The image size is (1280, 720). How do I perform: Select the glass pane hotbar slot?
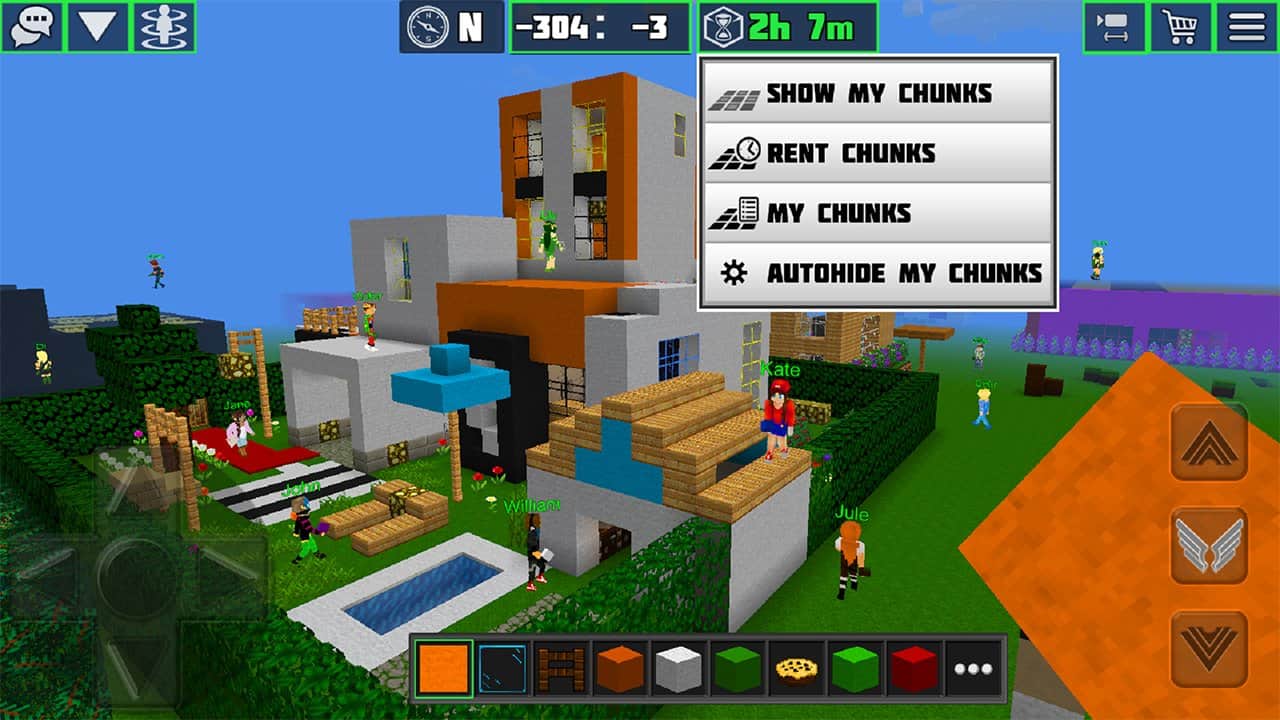coord(502,668)
